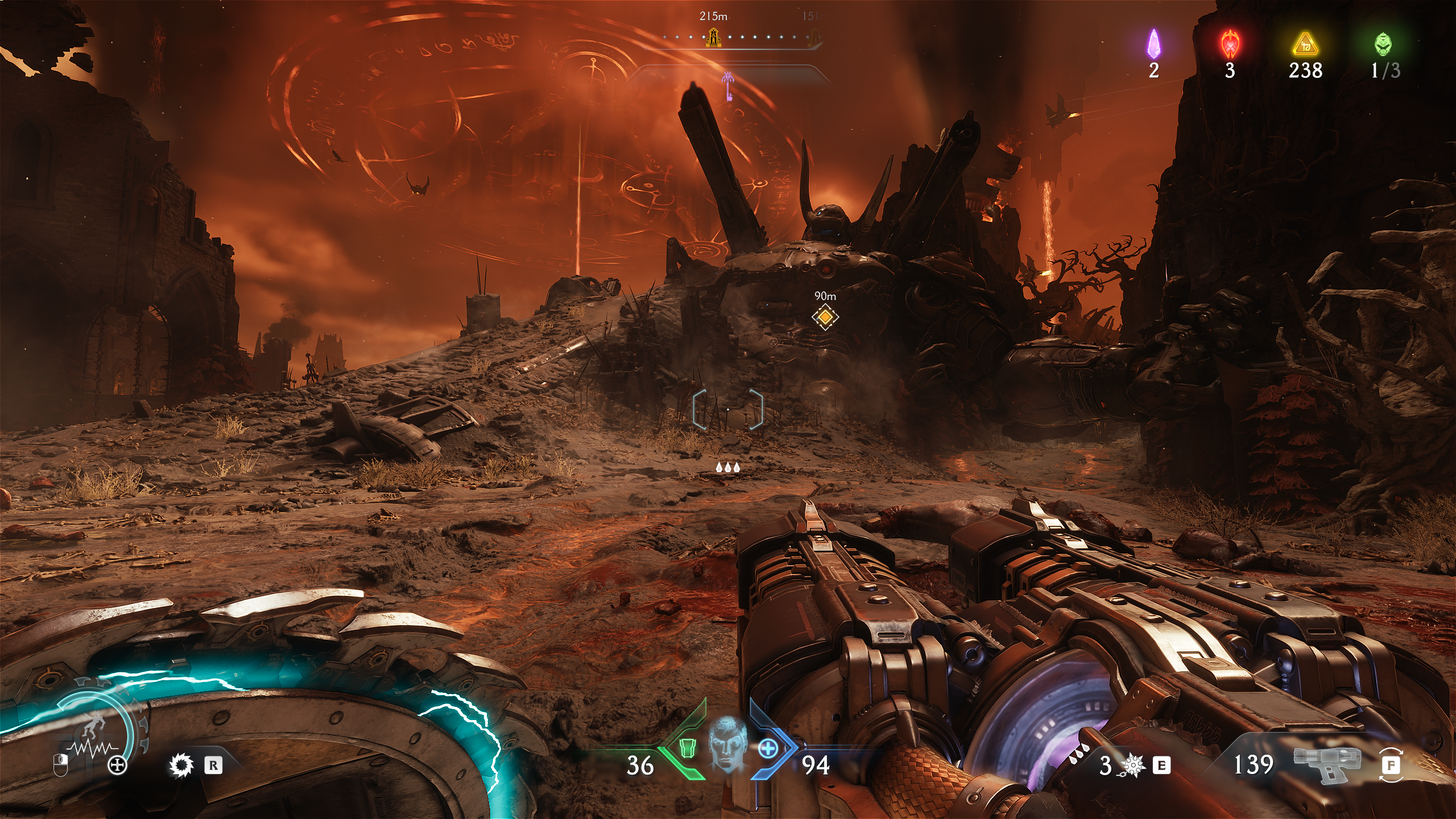Click the orange diamond objective marker

point(825,317)
